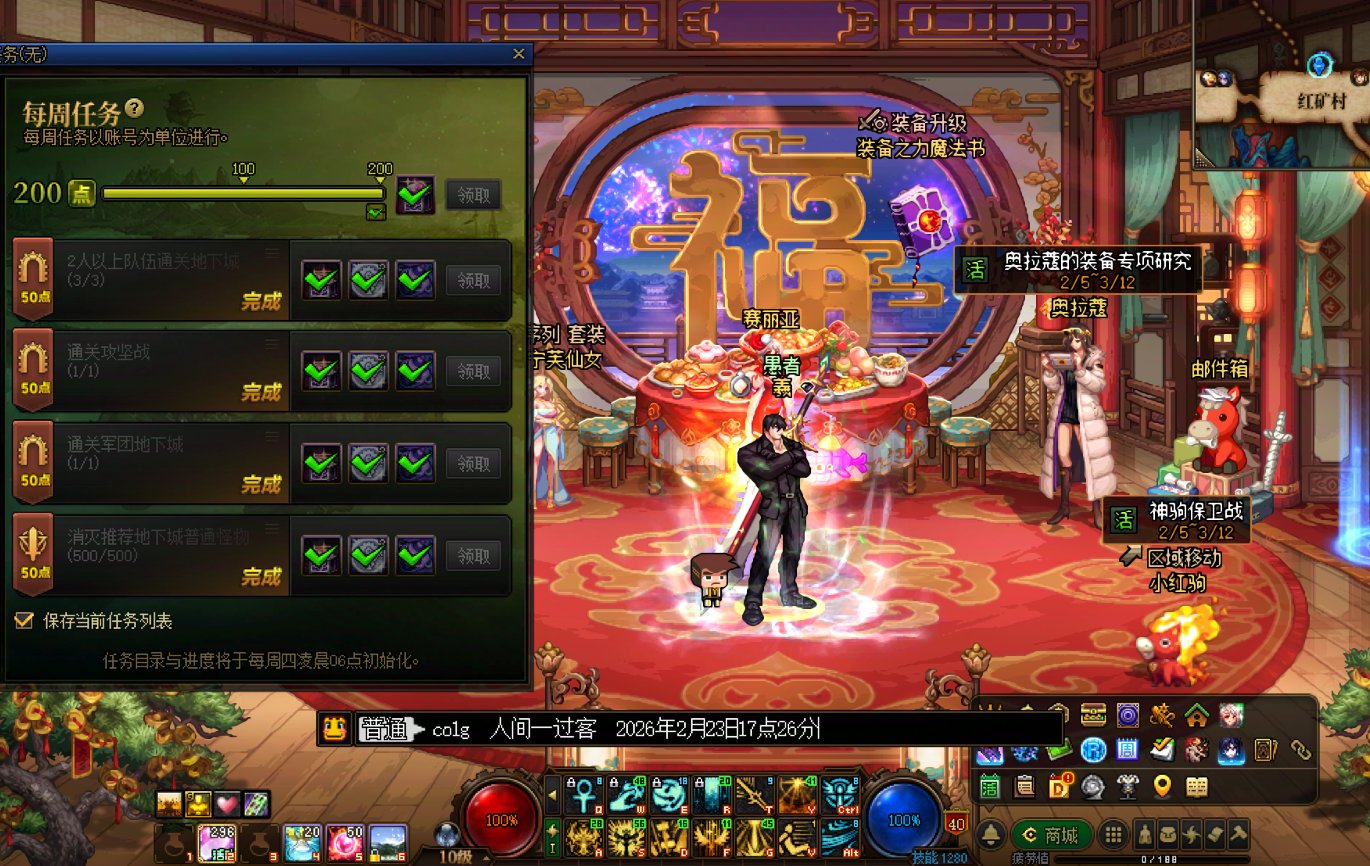Claim the 200-point weekly reward
The image size is (1370, 866).
[x=473, y=194]
